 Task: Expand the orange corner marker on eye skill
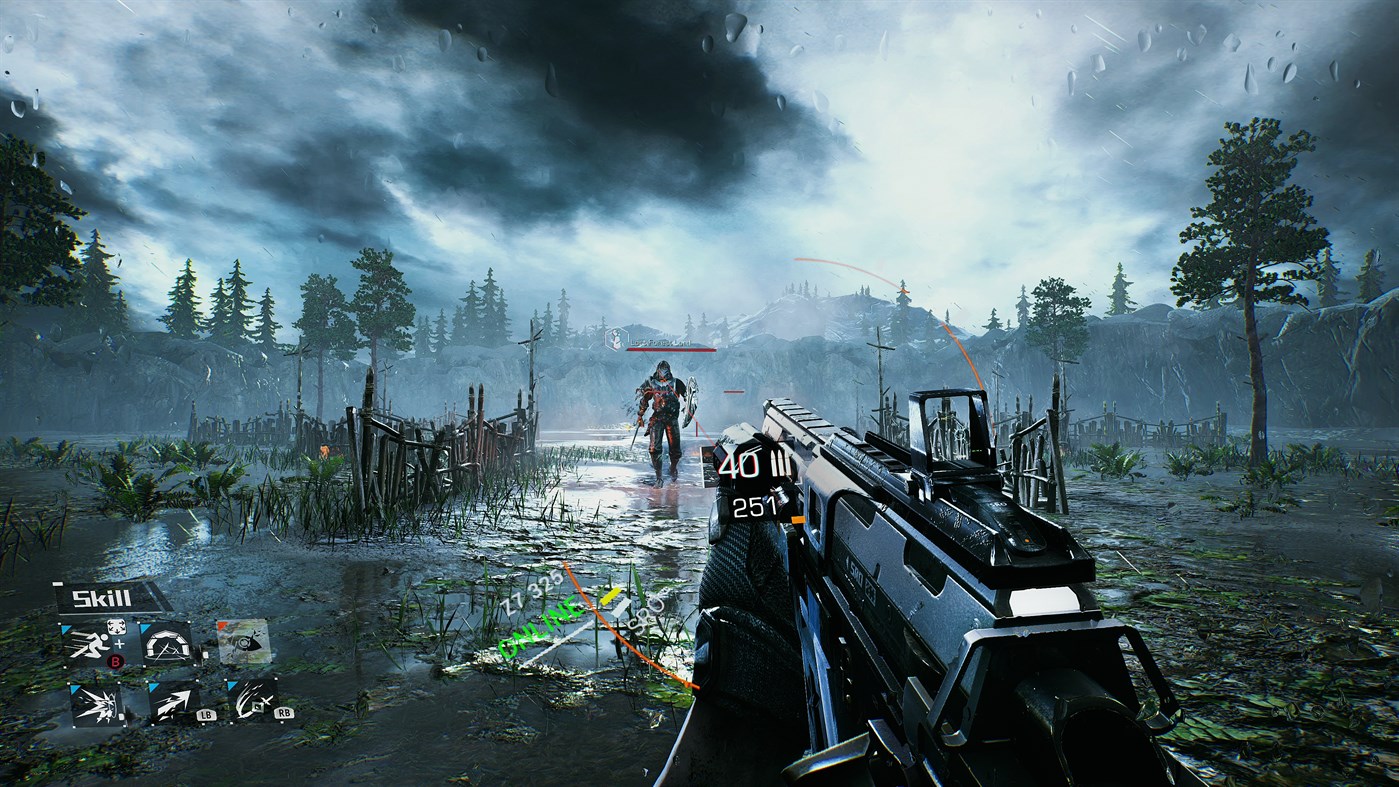click(220, 624)
